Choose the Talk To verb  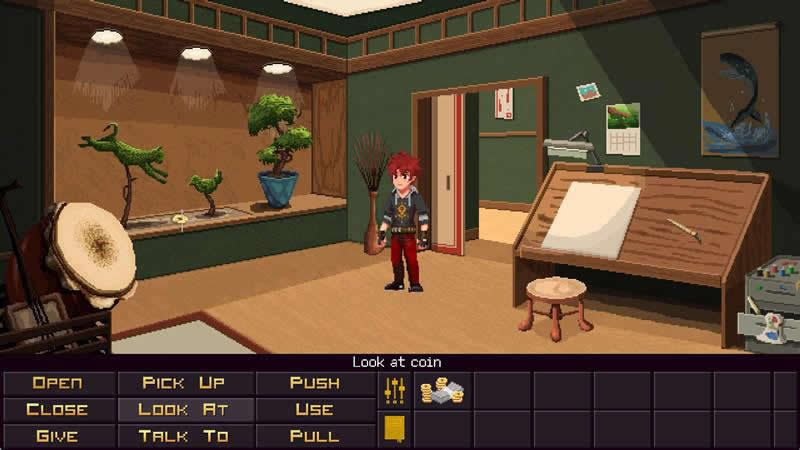click(184, 436)
